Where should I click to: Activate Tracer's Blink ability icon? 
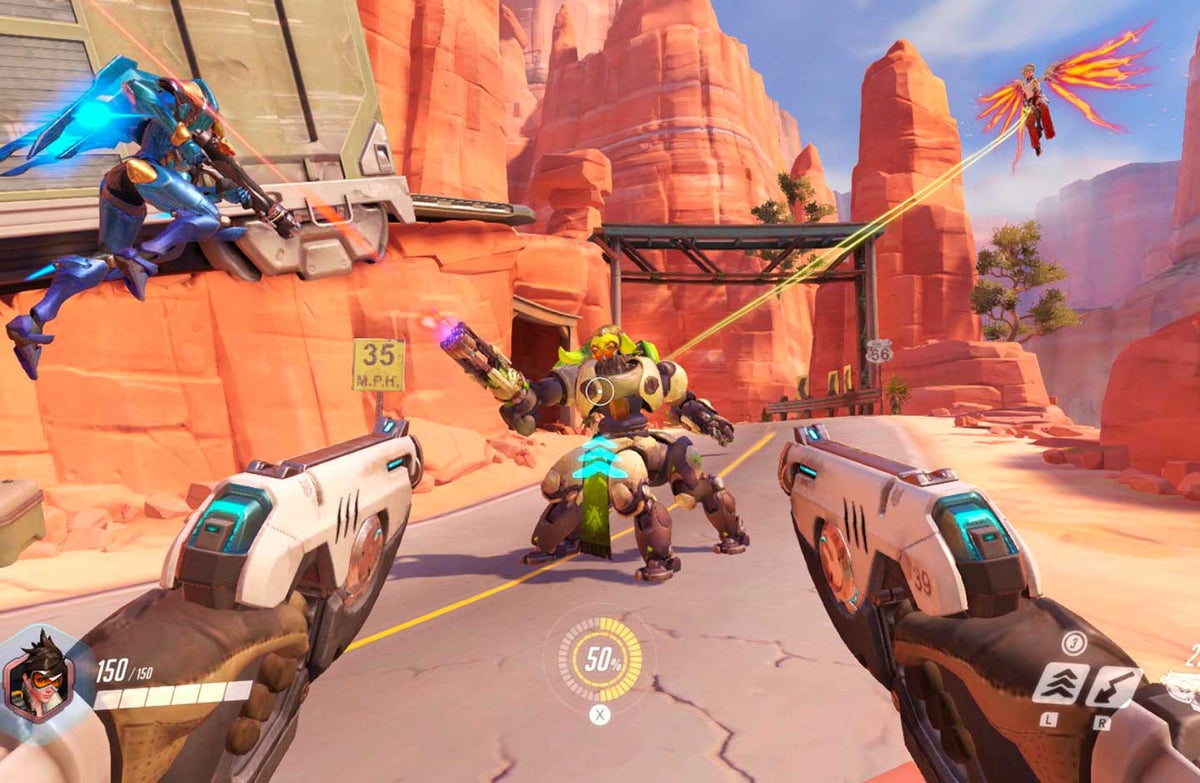(x=1060, y=683)
